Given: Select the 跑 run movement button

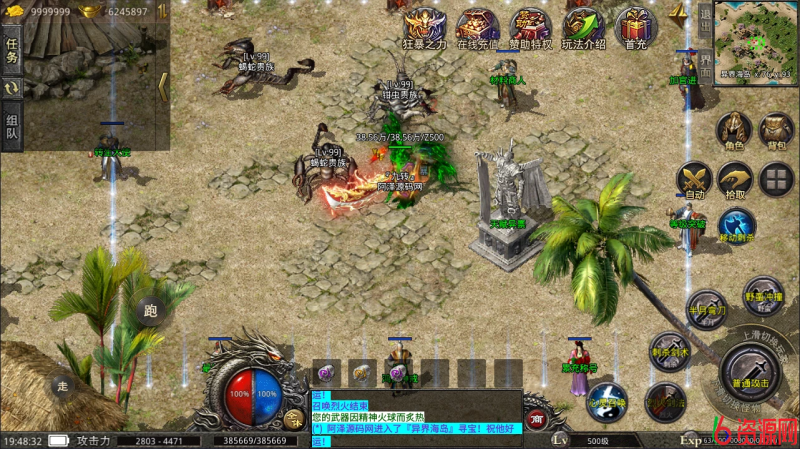Looking at the screenshot, I should (151, 312).
